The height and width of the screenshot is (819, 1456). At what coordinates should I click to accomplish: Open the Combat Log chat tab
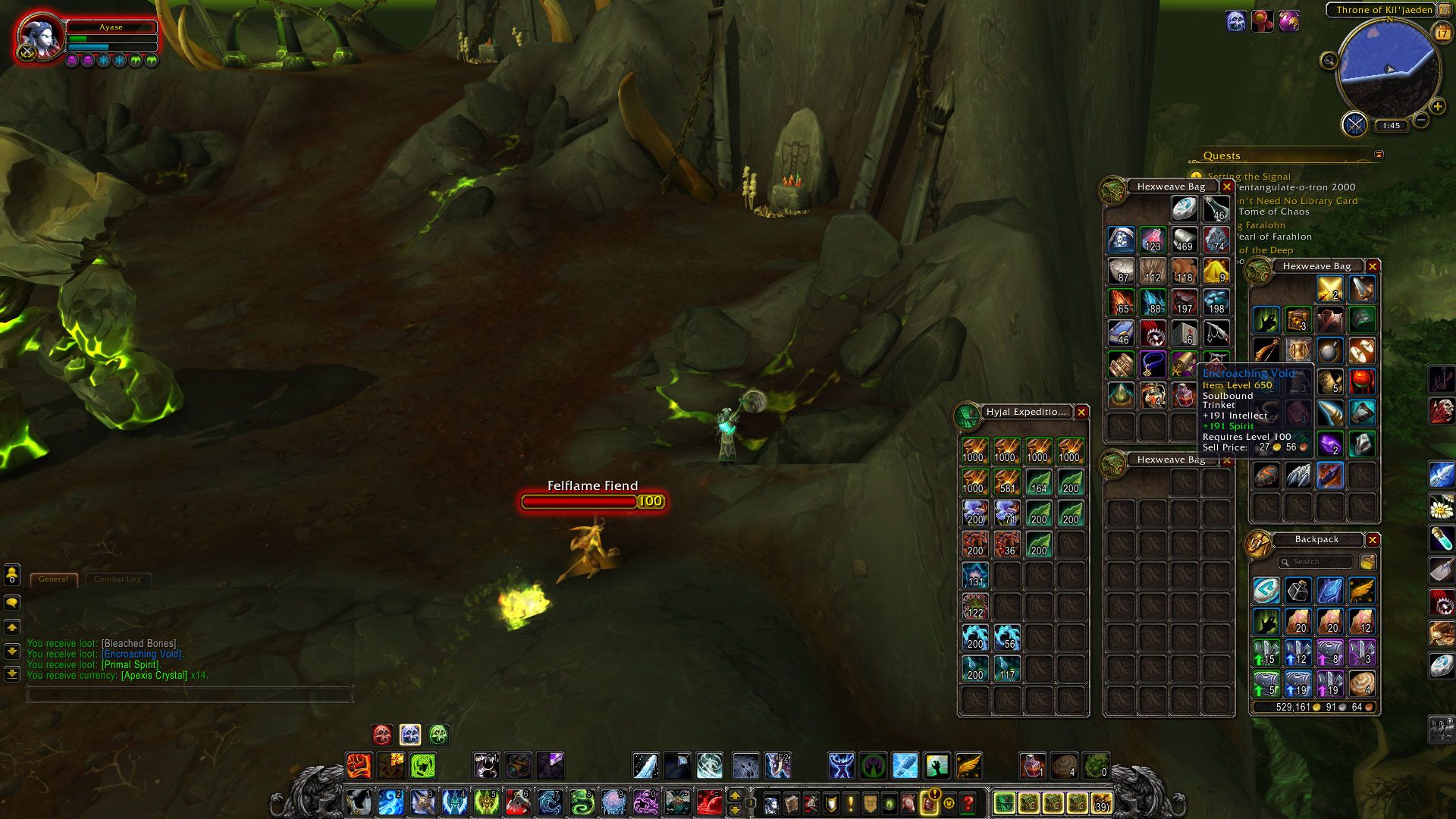coord(118,579)
